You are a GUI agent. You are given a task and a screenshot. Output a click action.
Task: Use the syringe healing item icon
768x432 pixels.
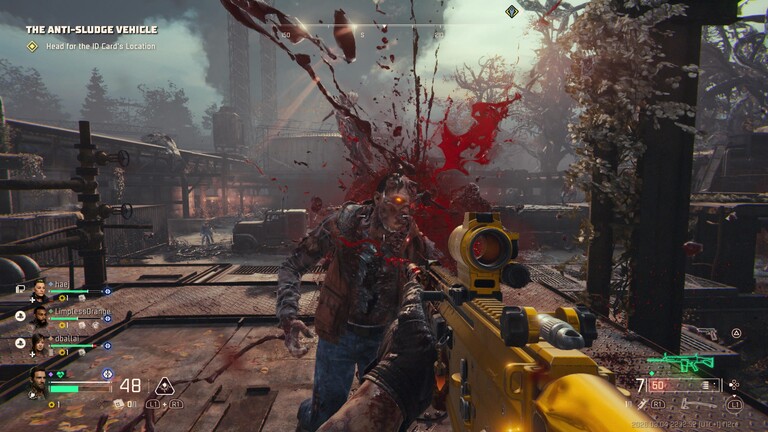pyautogui.click(x=642, y=404)
